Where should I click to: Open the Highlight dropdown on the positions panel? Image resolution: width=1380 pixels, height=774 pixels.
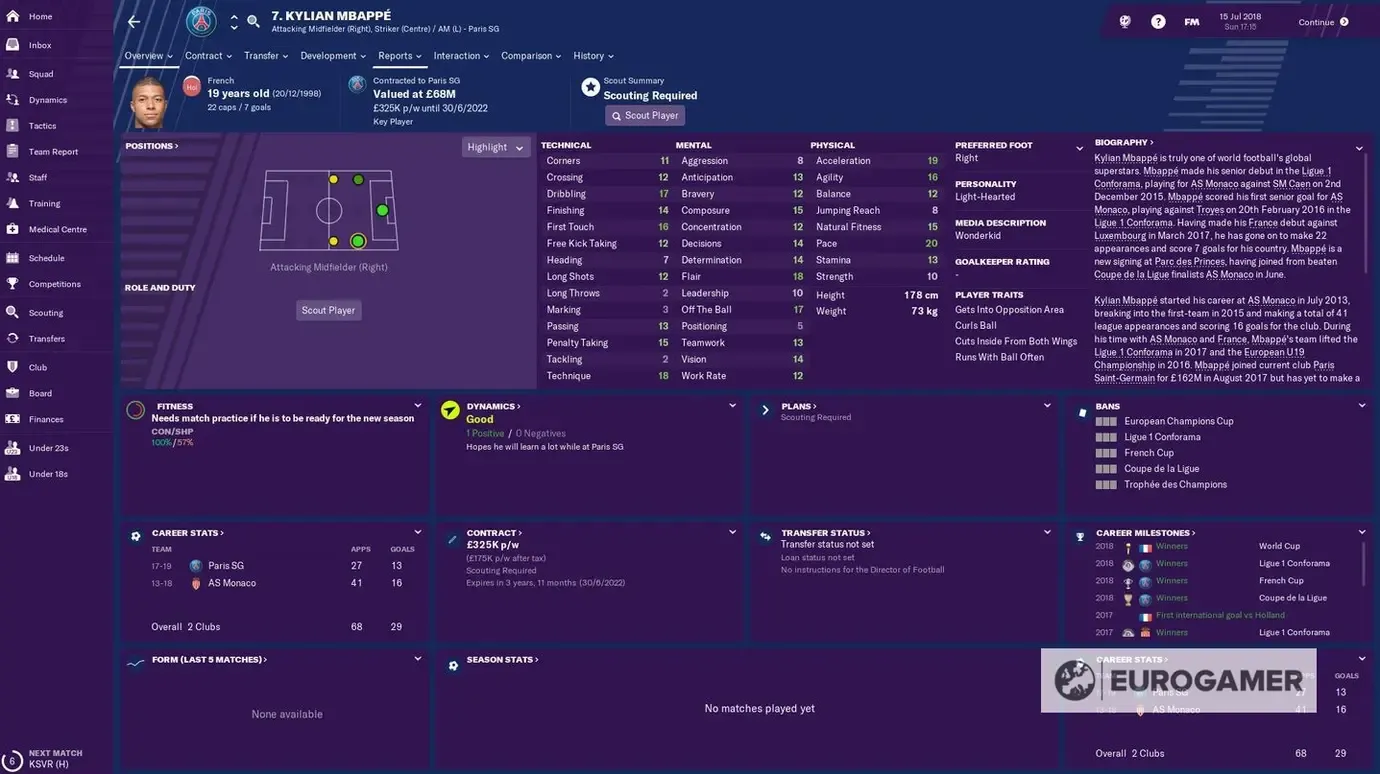pyautogui.click(x=494, y=146)
